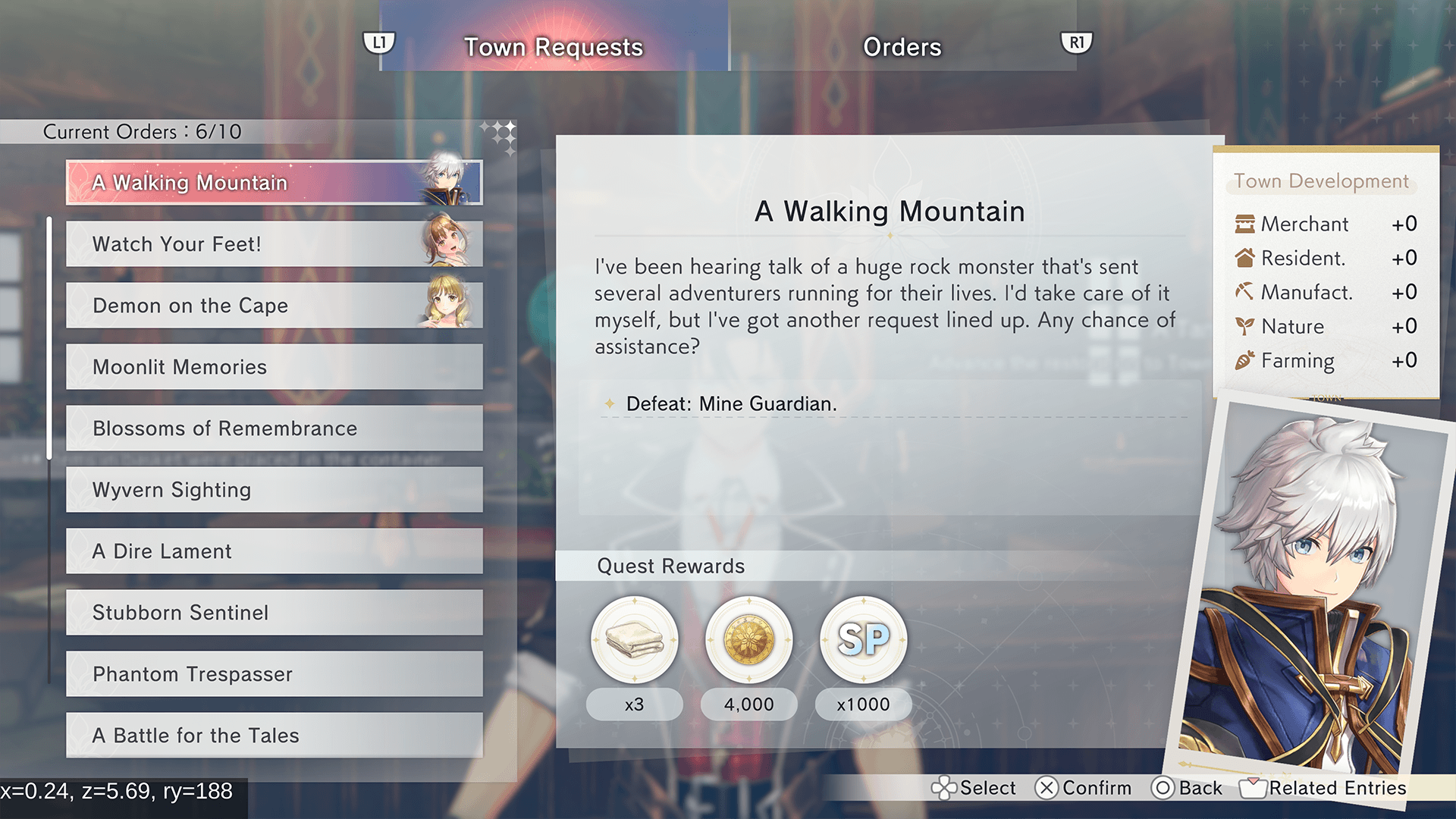Choose the Watch Your Feet! request
Screen dimensions: 1456x819
[x=274, y=244]
